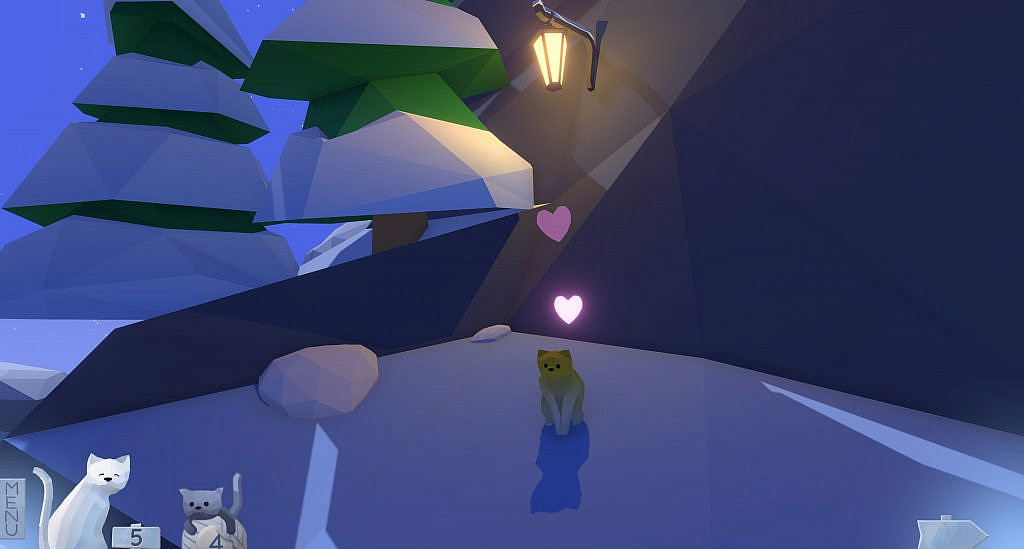Select the white cat icon
Screen dimensions: 1024x549
pyautogui.click(x=90, y=500)
